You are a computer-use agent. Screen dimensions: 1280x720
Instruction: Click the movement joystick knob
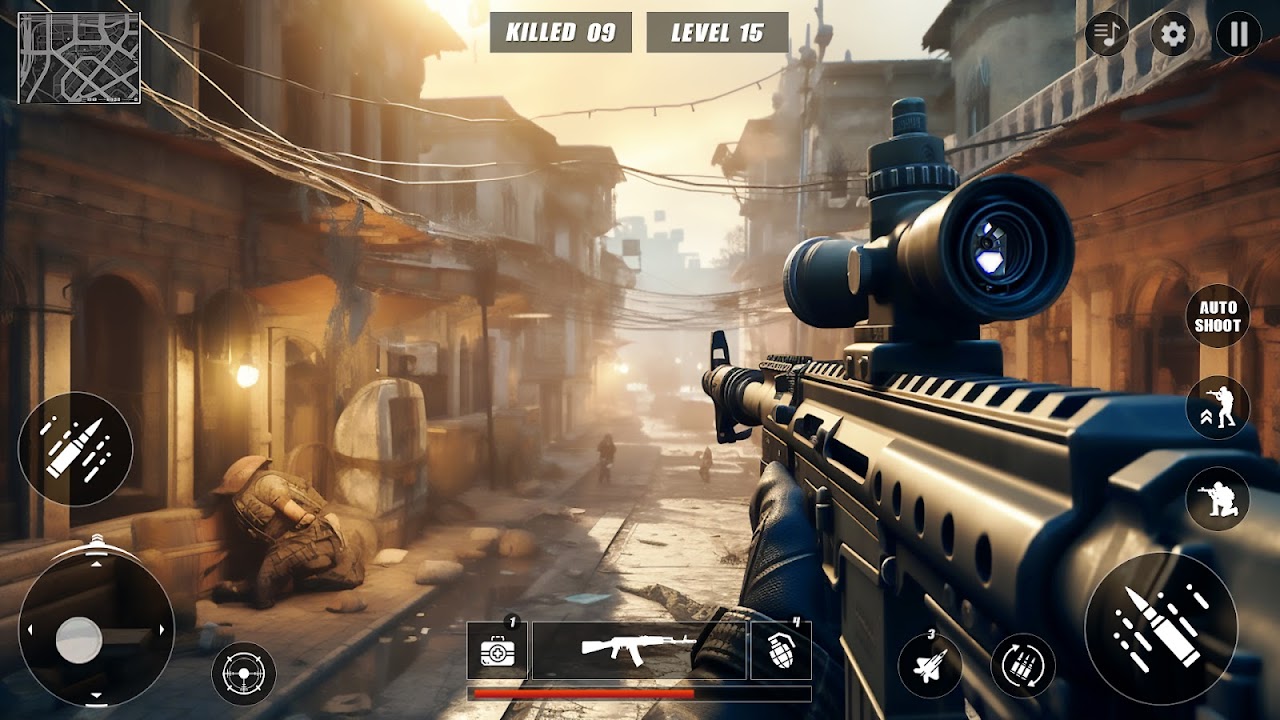coord(79,640)
